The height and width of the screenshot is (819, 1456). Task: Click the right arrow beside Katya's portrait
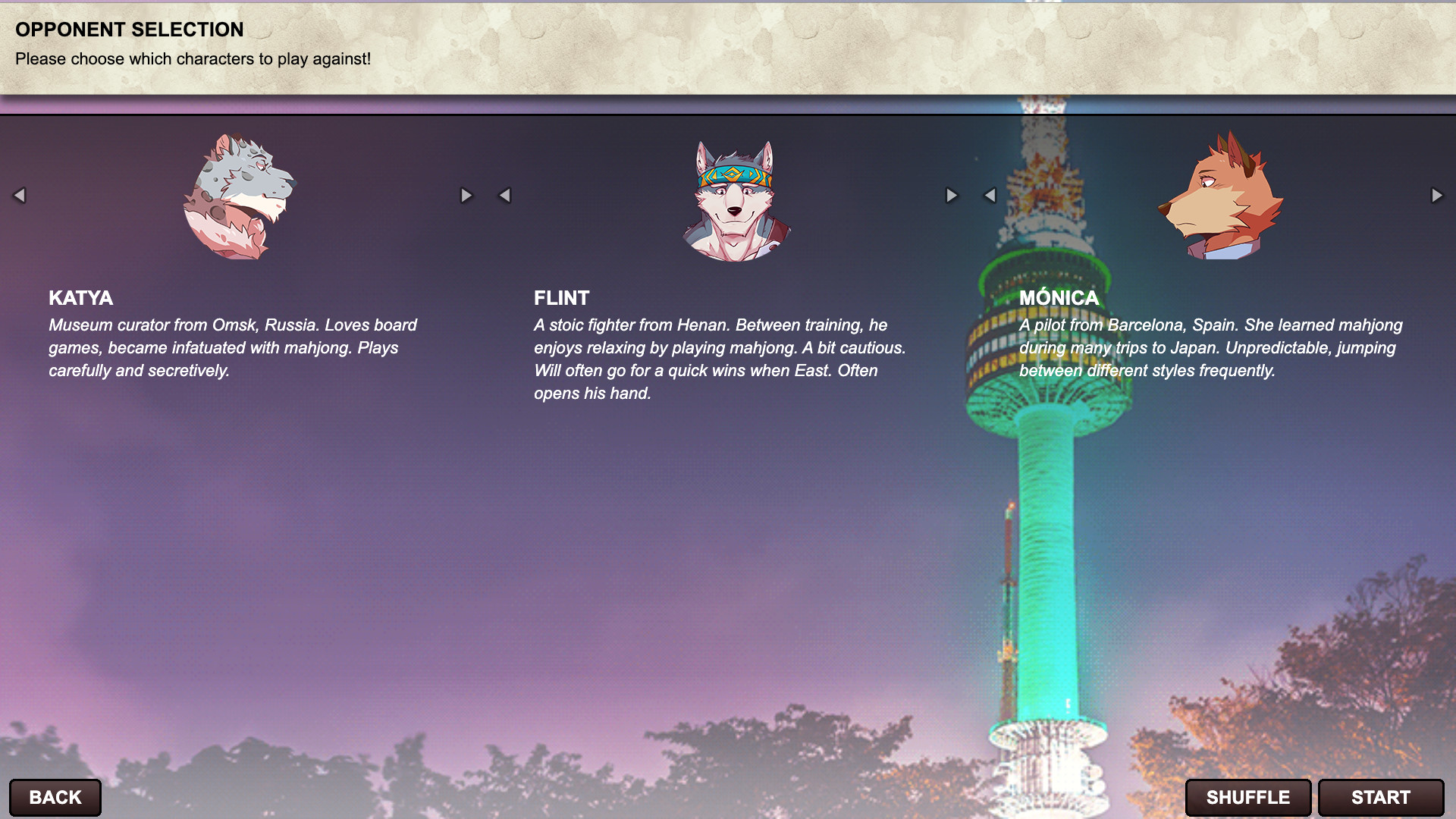click(x=466, y=195)
